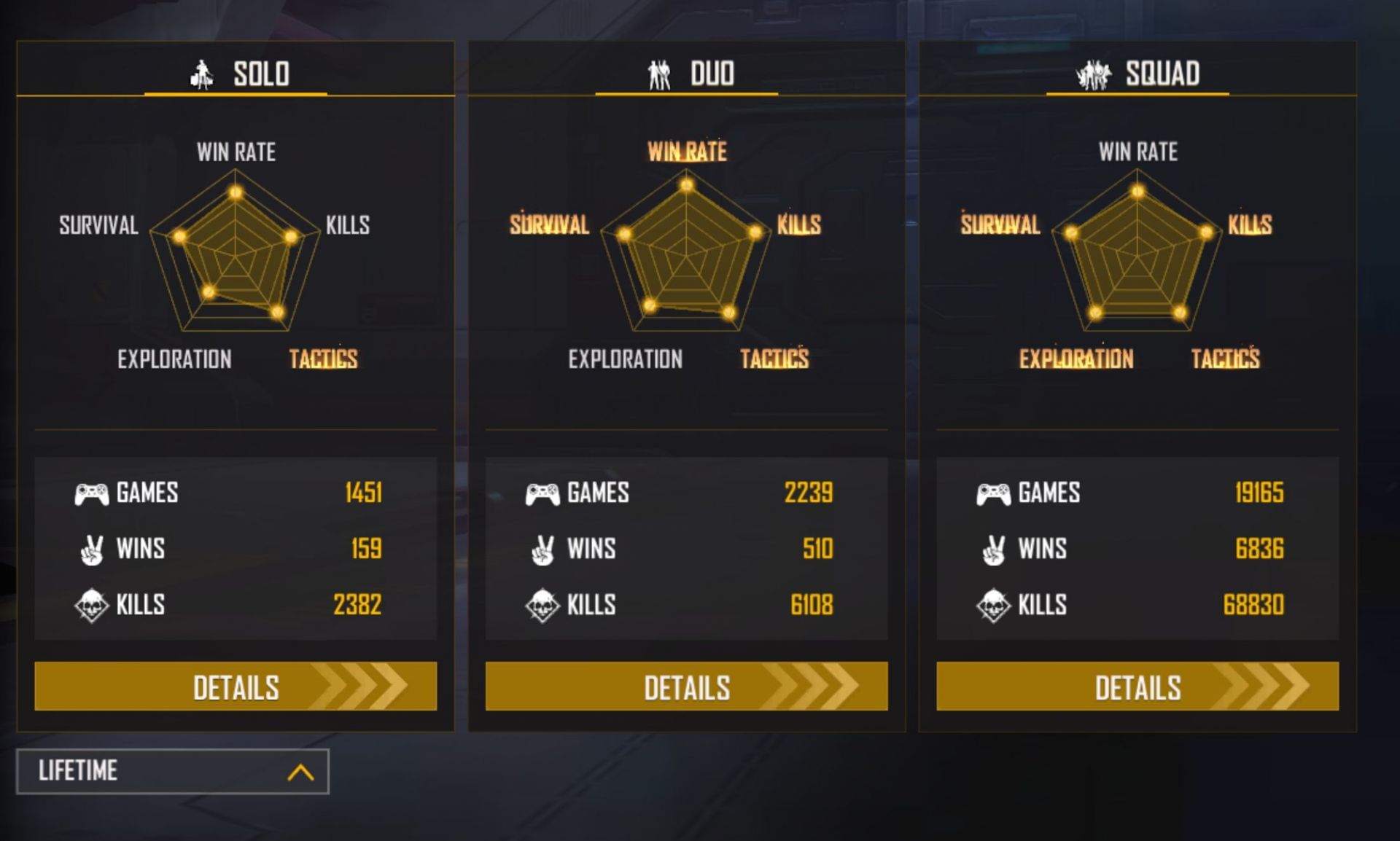Show Details for Squad stats
Screen dimensions: 1400x841
pos(1137,687)
